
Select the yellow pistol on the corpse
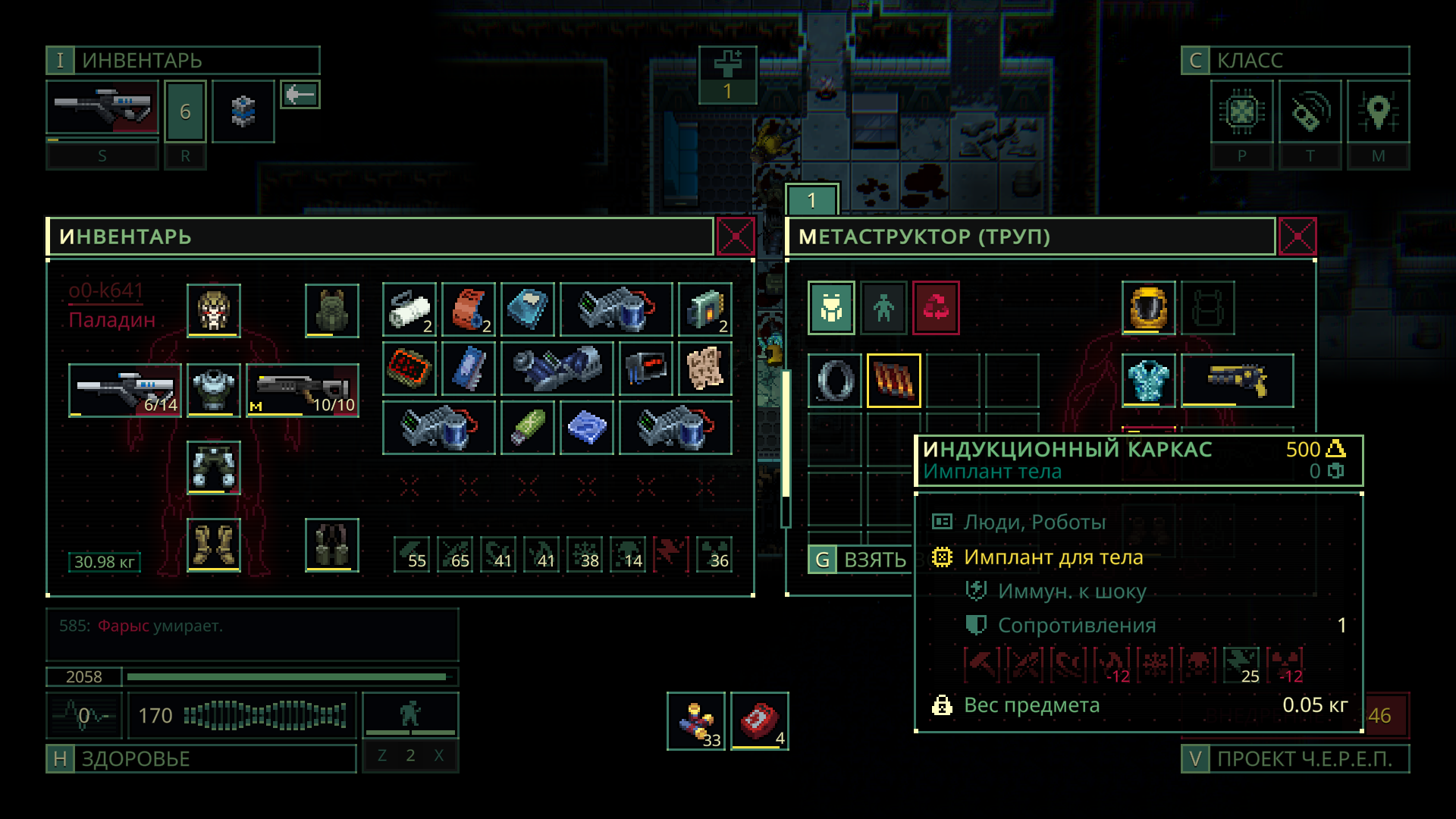[x=1237, y=380]
